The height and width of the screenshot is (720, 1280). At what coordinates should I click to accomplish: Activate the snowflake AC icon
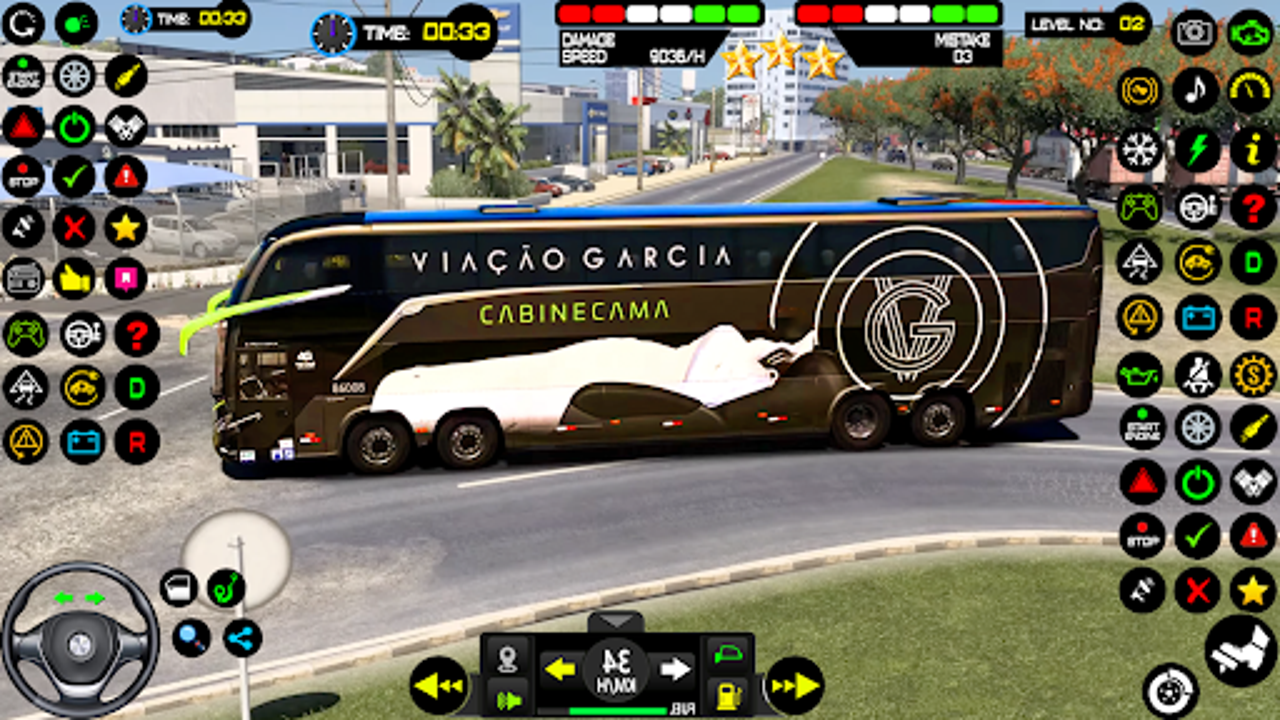pyautogui.click(x=1139, y=148)
